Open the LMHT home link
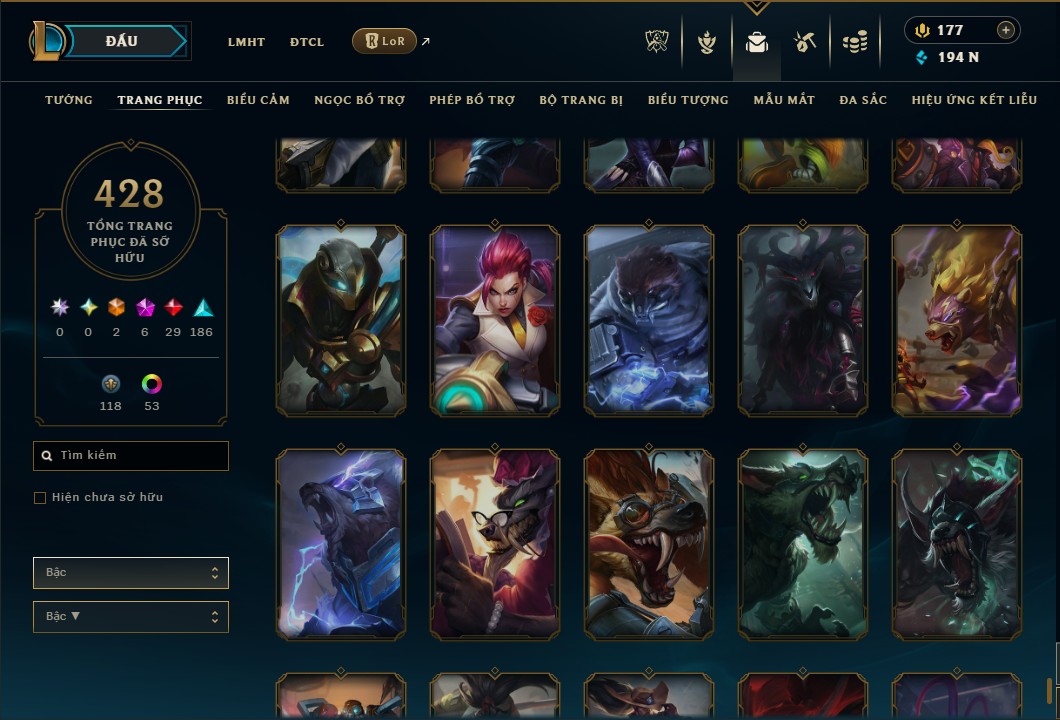 [246, 42]
